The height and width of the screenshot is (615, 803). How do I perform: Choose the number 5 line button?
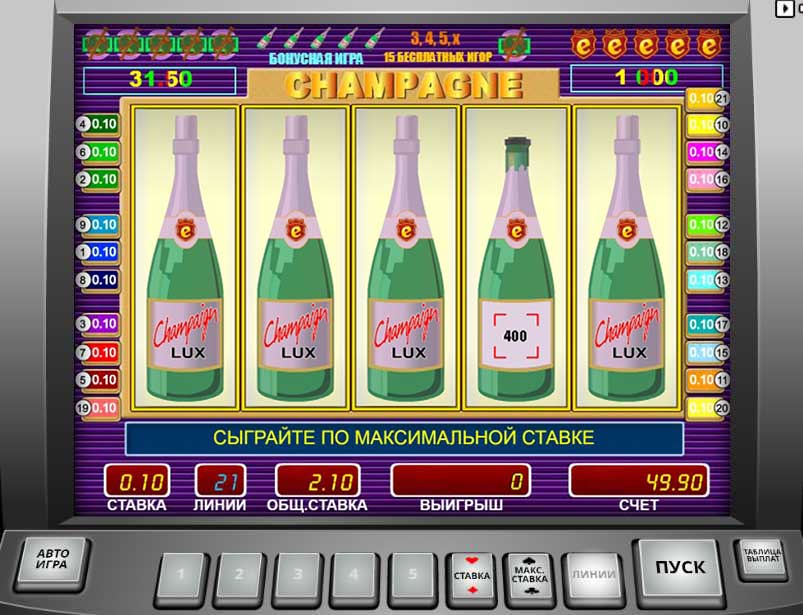coord(415,576)
